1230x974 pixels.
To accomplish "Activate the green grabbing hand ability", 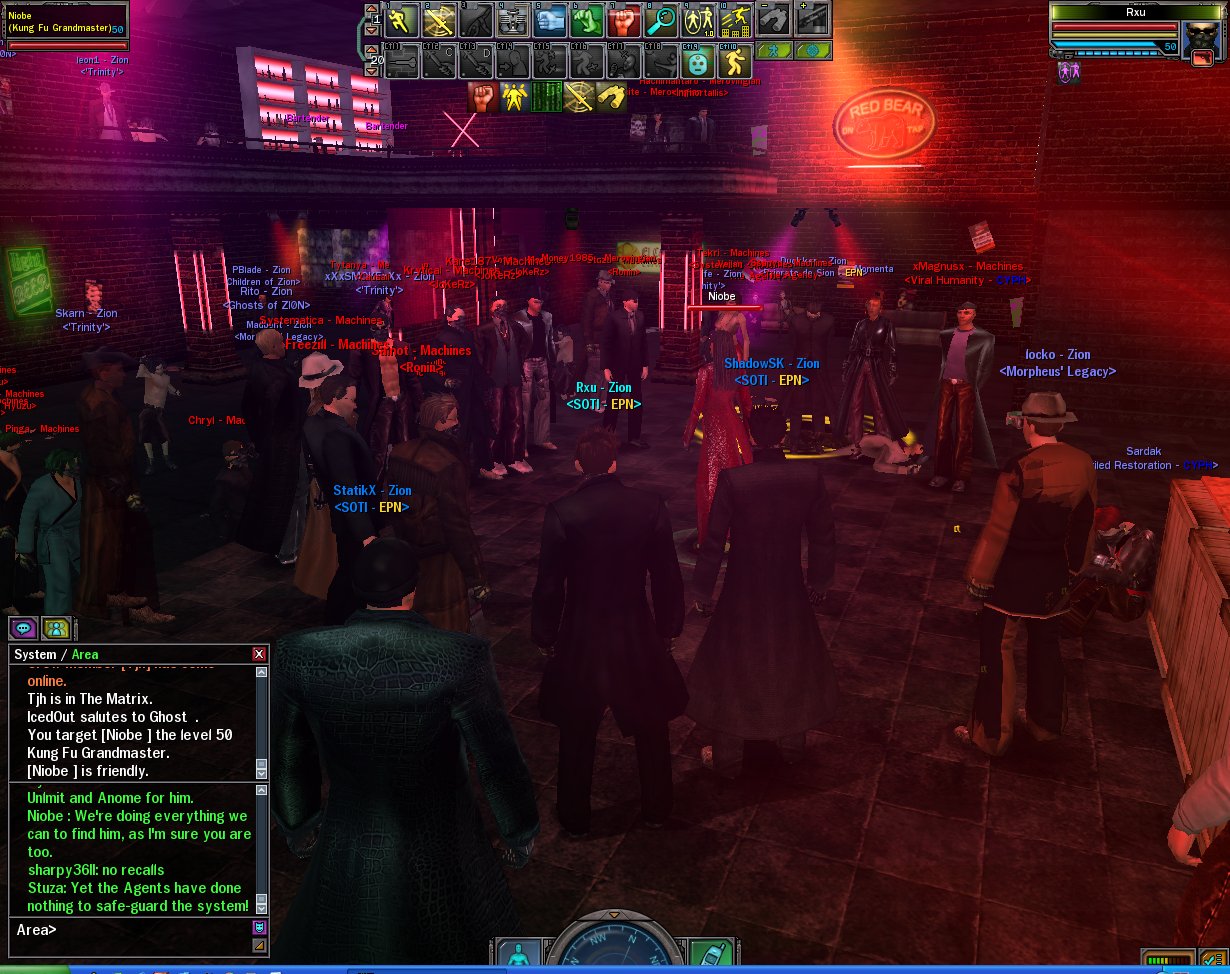I will tap(588, 20).
